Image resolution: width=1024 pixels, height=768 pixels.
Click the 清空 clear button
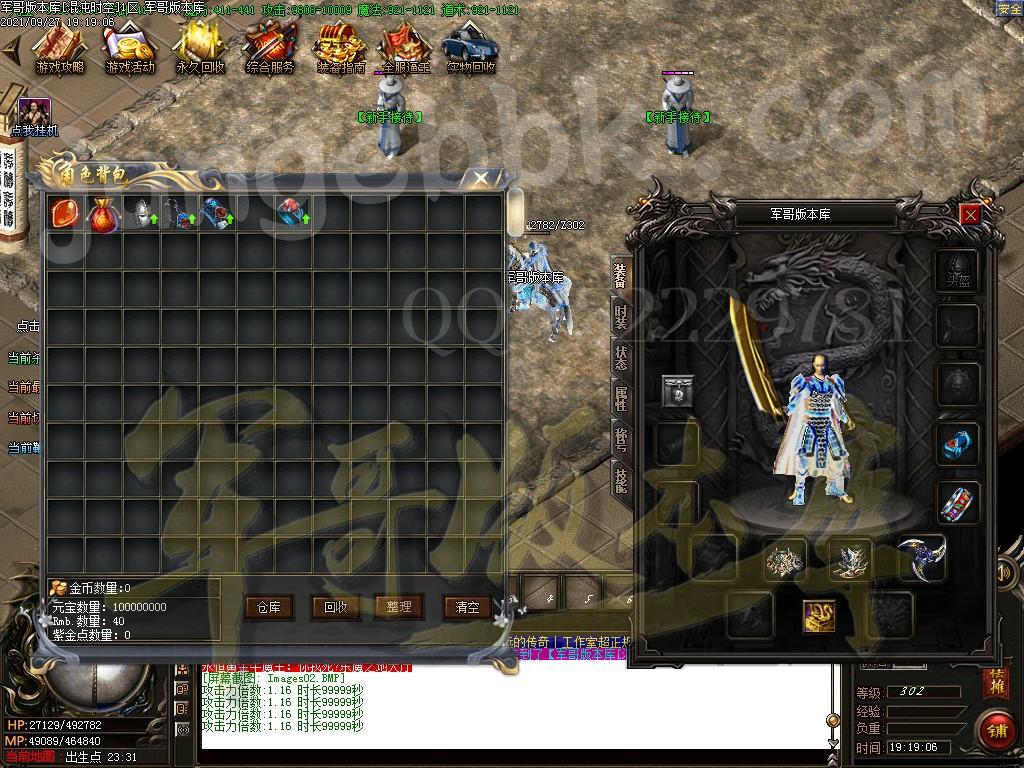[x=467, y=606]
